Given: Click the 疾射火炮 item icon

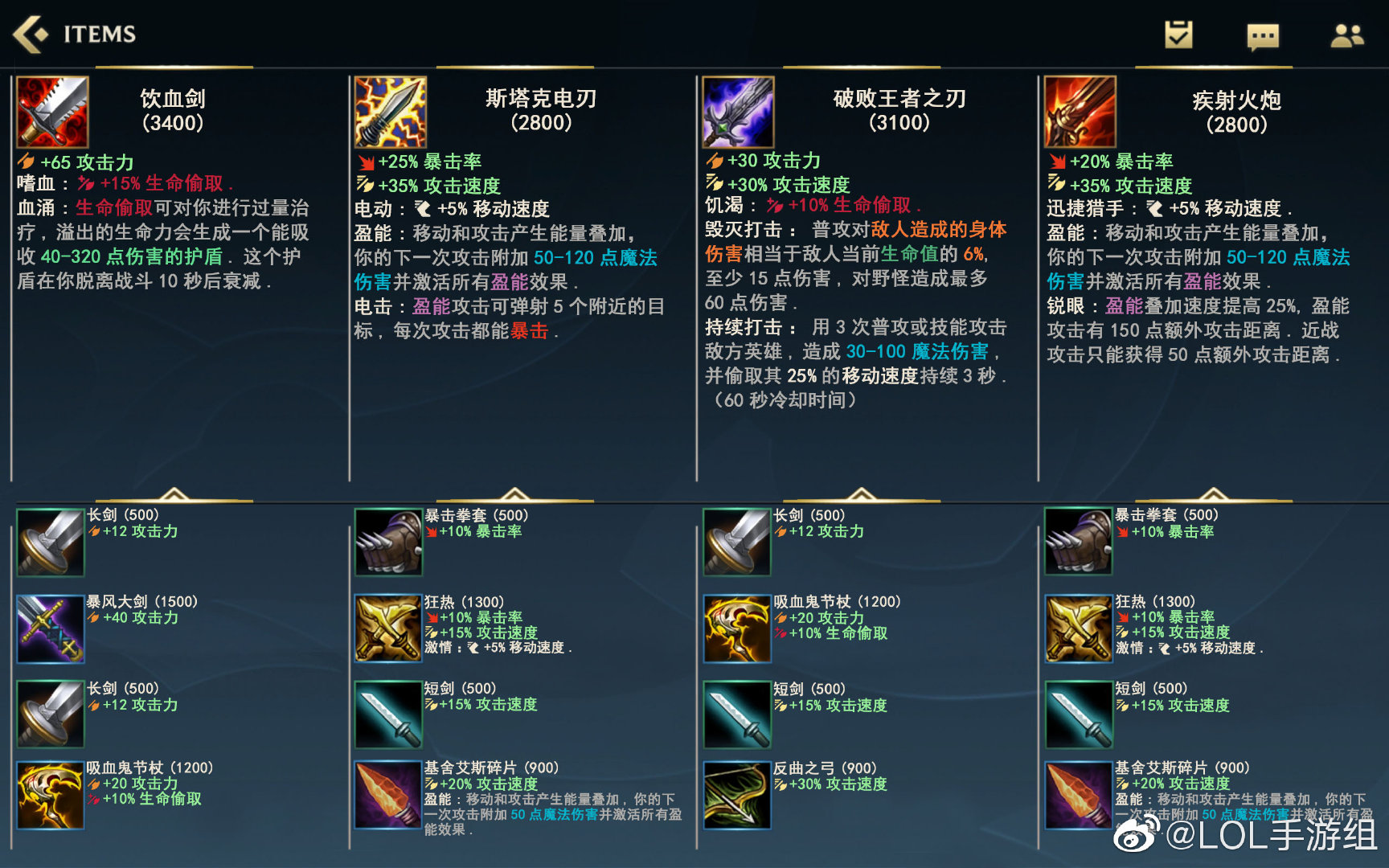Looking at the screenshot, I should click(x=1080, y=113).
